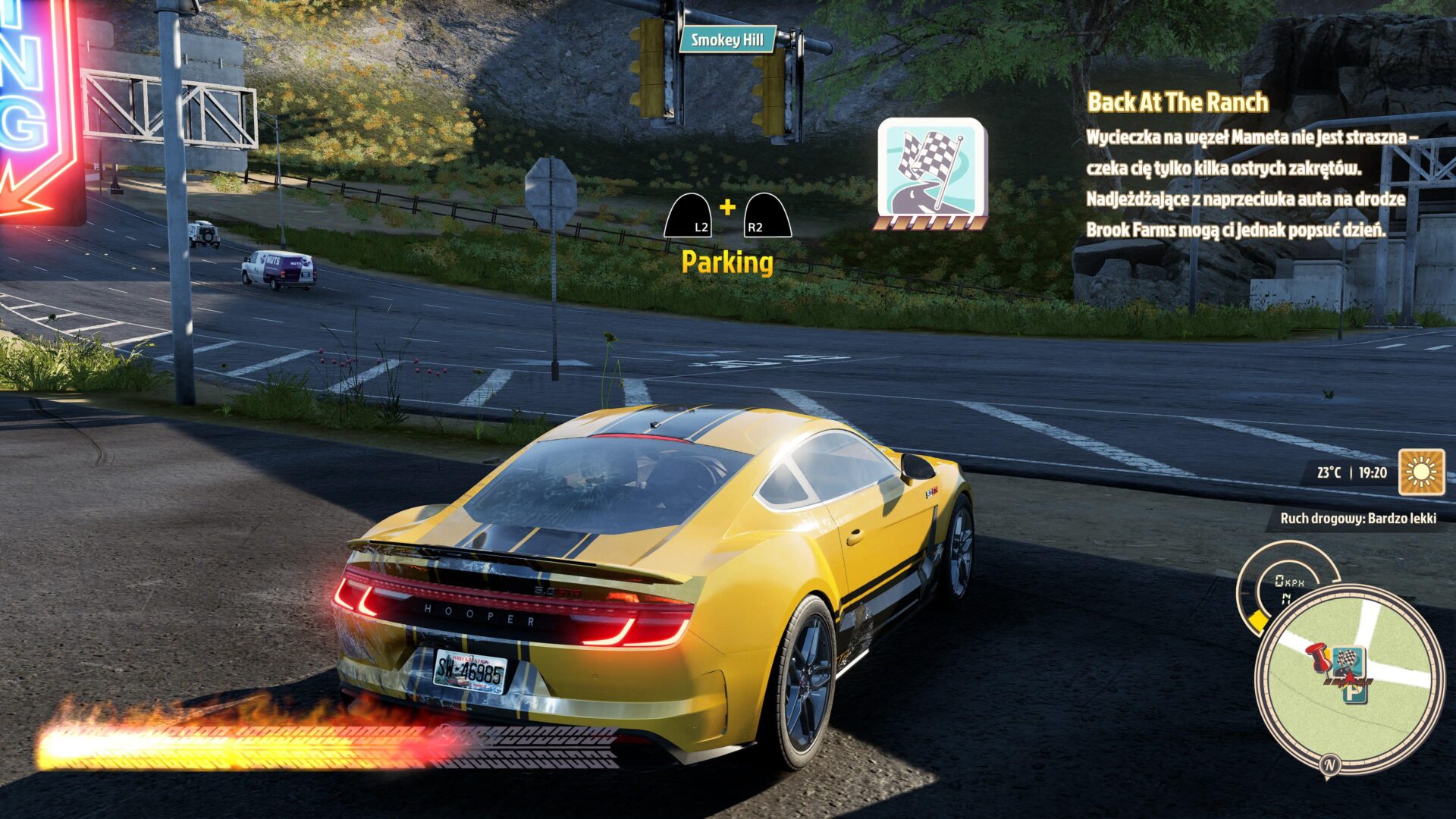Viewport: 1456px width, 819px height.
Task: Open the Back At The Ranch event title
Action: [x=1177, y=102]
